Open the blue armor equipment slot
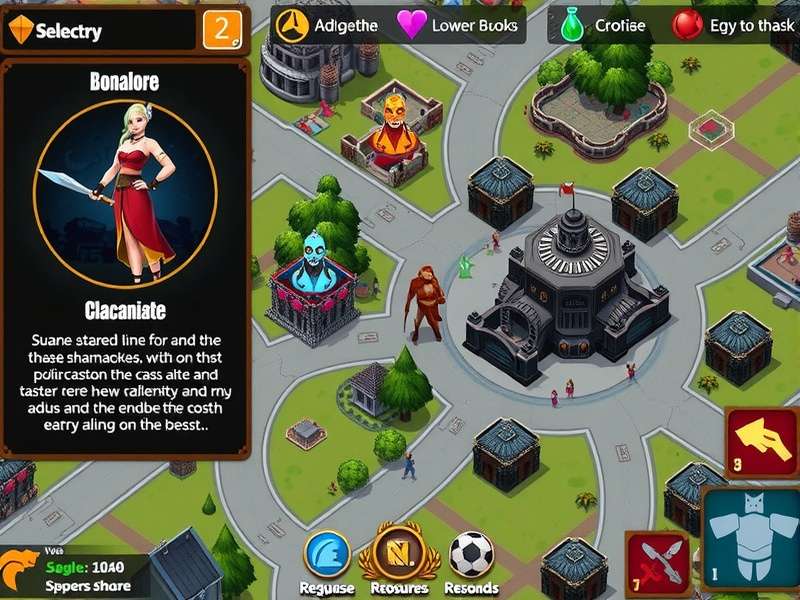The height and width of the screenshot is (600, 800). (x=752, y=538)
